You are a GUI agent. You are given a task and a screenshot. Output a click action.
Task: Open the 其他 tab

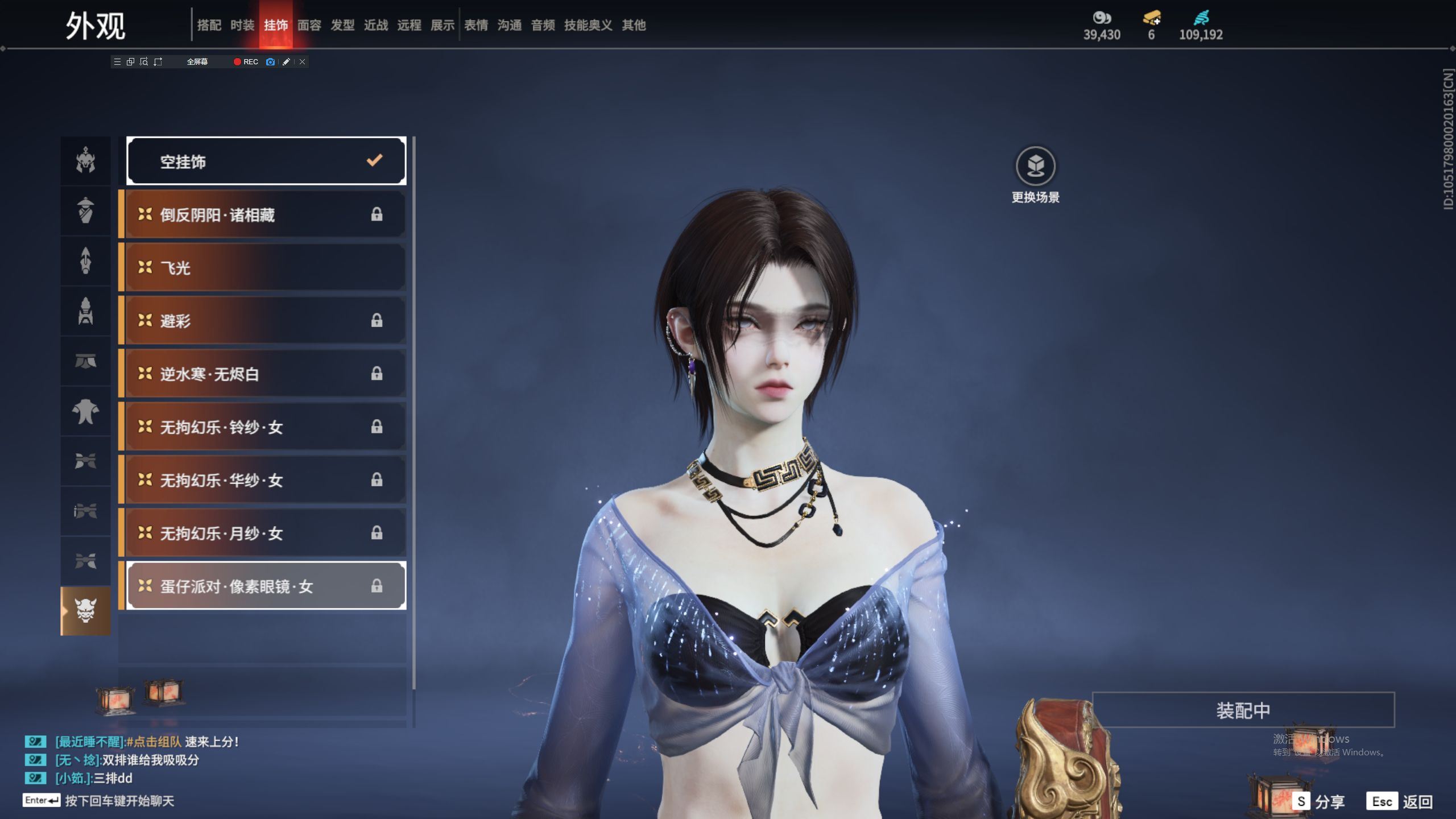[x=634, y=25]
